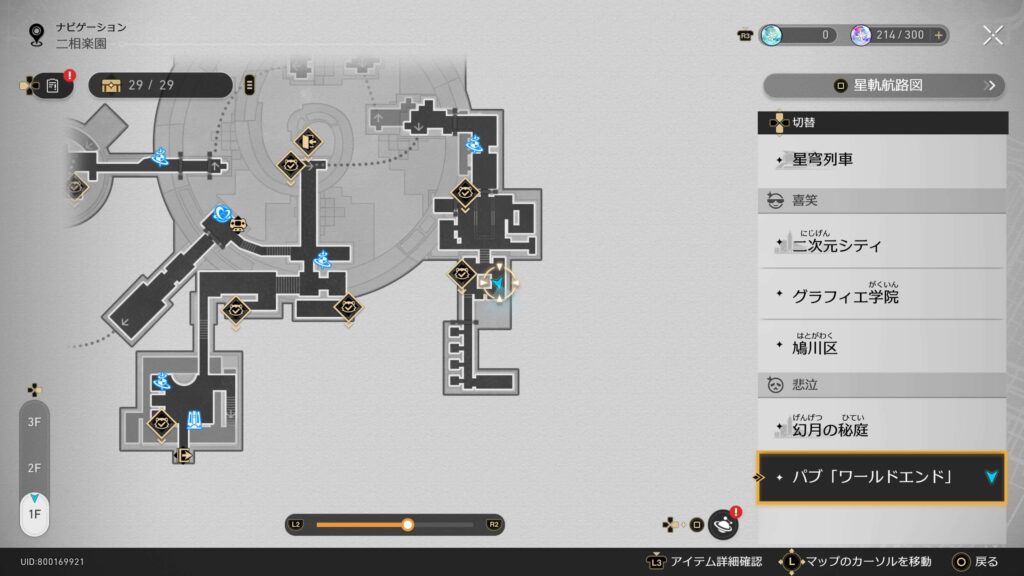Go to the 鳩川区 map entry
This screenshot has height=576, width=1024.
click(880, 348)
